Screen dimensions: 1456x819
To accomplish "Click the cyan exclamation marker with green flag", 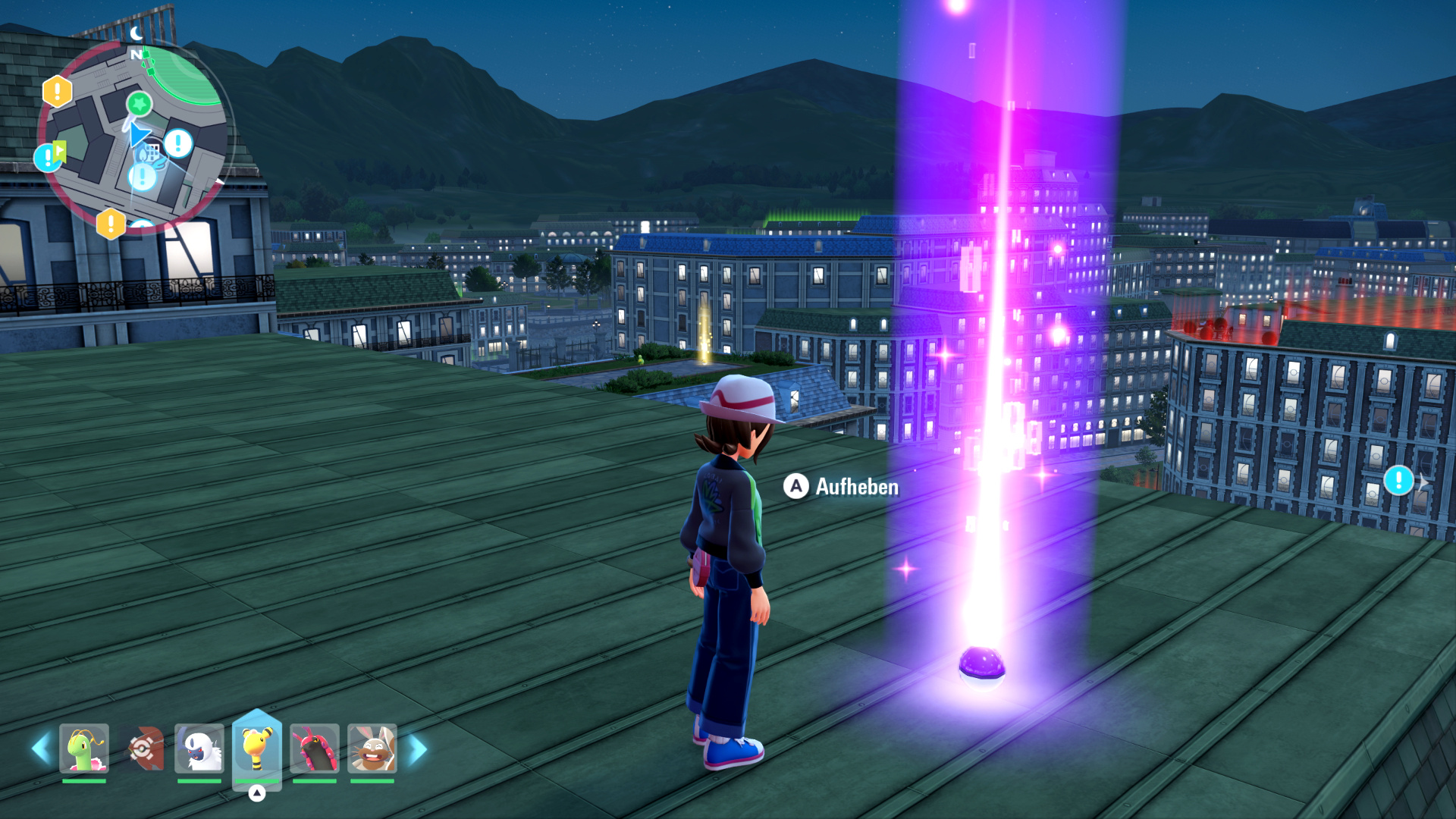I will pos(49,156).
